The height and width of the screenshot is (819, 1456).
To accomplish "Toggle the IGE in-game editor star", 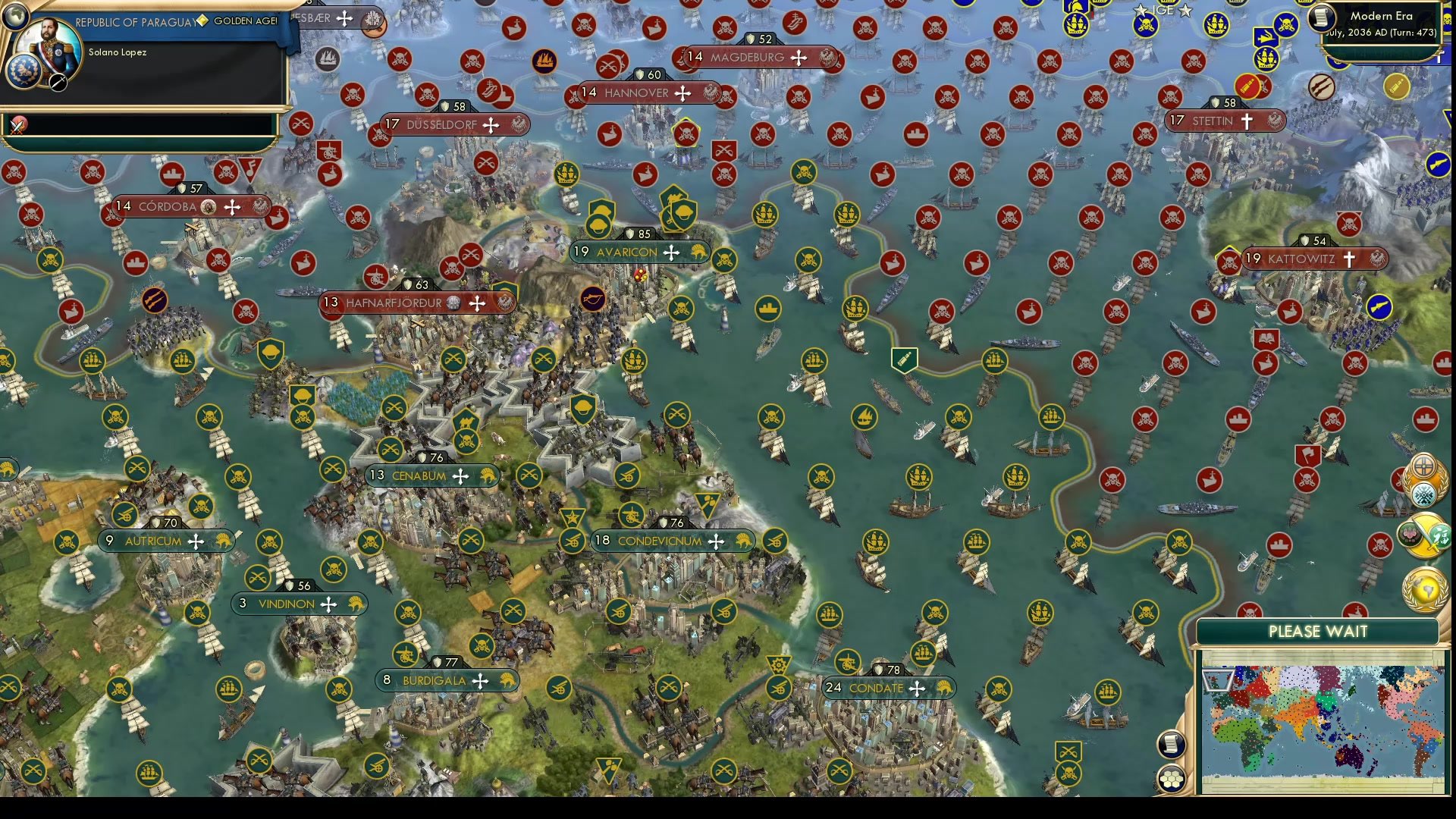I will pyautogui.click(x=1141, y=11).
